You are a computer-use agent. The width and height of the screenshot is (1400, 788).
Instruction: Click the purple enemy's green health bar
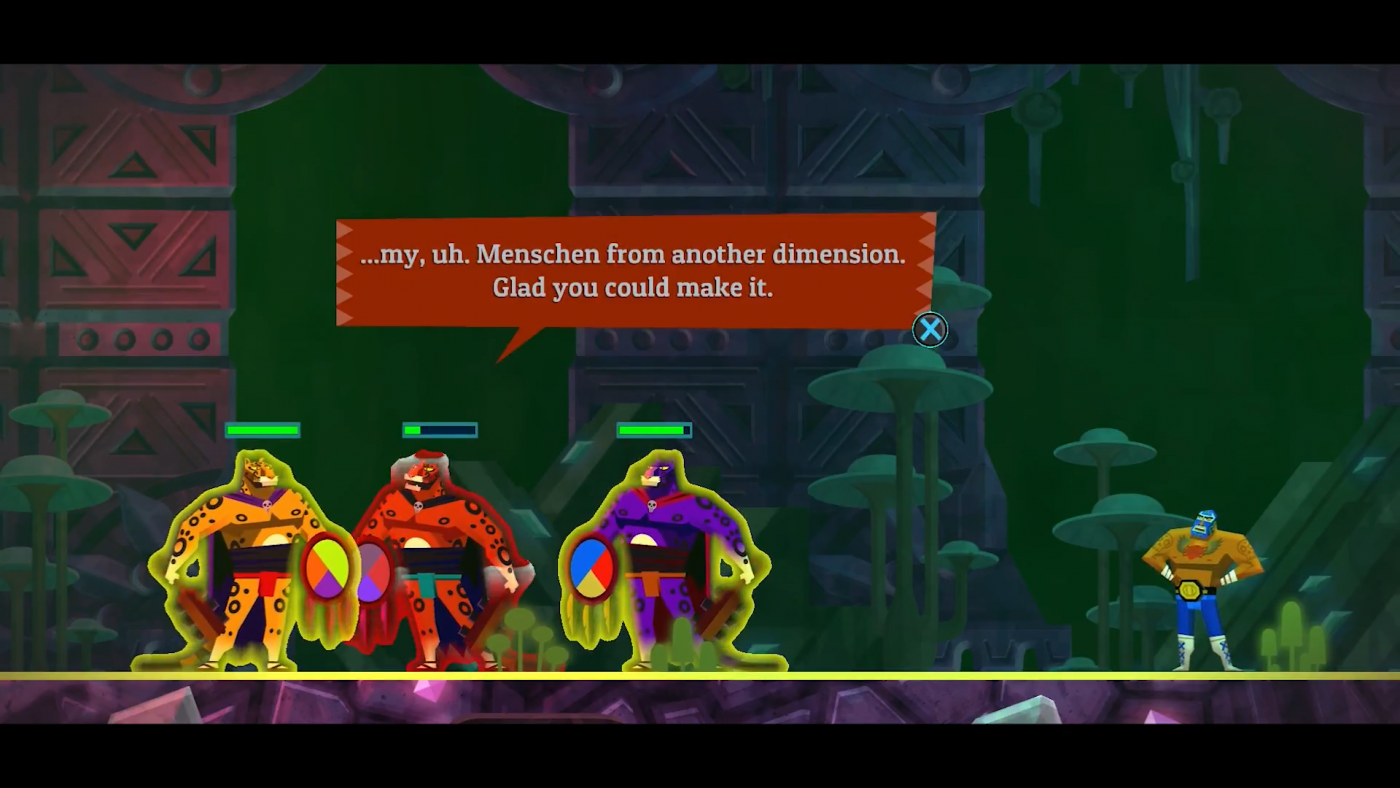click(x=652, y=430)
